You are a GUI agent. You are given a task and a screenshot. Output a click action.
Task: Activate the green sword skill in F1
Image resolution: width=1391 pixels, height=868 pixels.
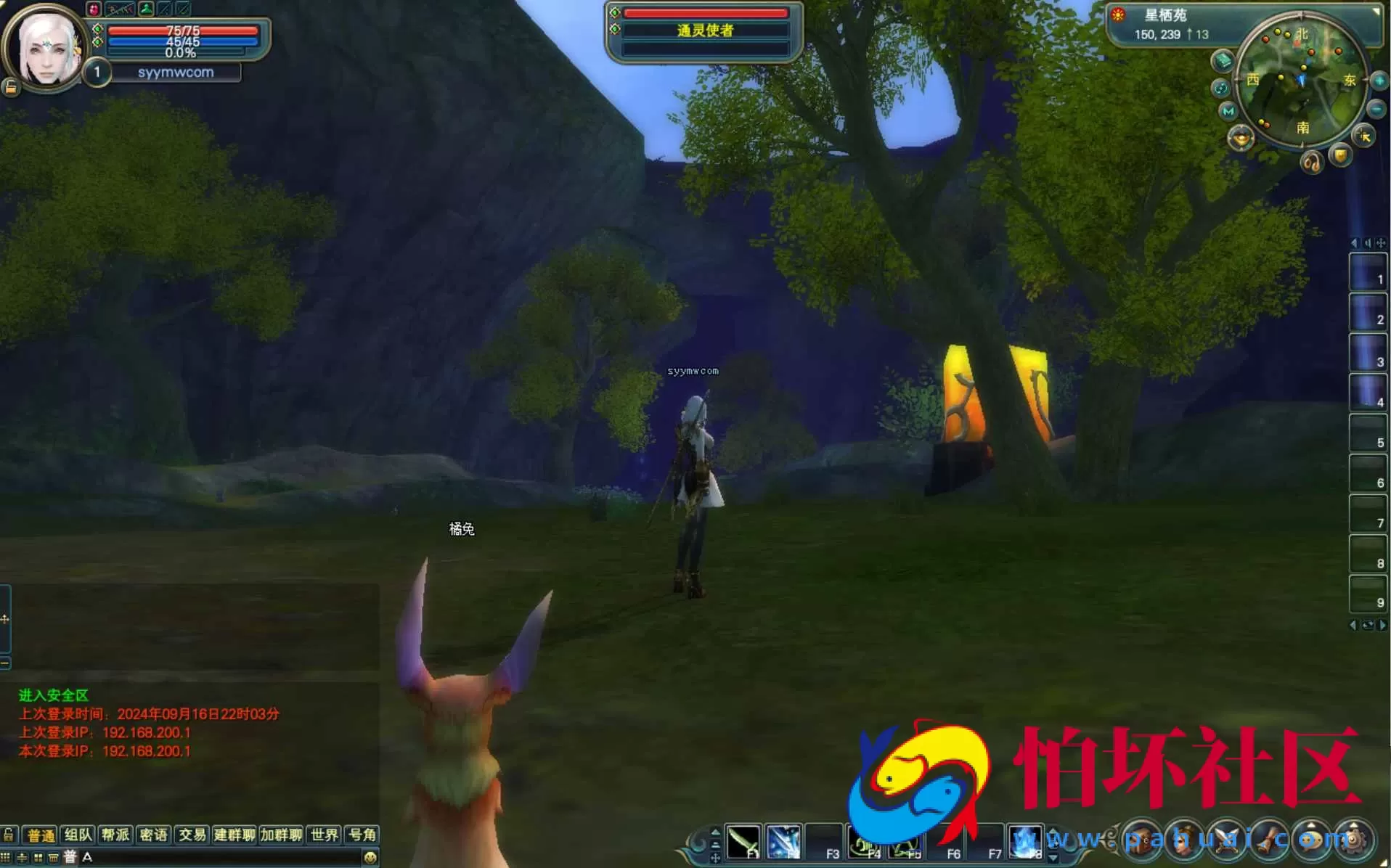743,842
